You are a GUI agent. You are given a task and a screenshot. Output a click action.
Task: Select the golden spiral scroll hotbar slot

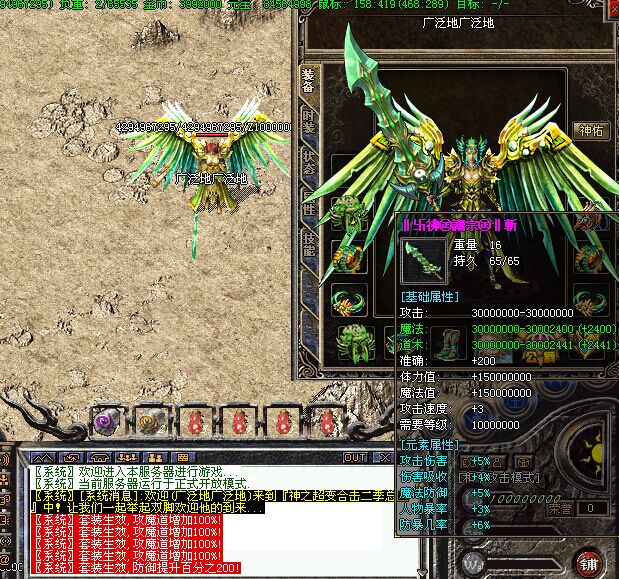pyautogui.click(x=151, y=422)
